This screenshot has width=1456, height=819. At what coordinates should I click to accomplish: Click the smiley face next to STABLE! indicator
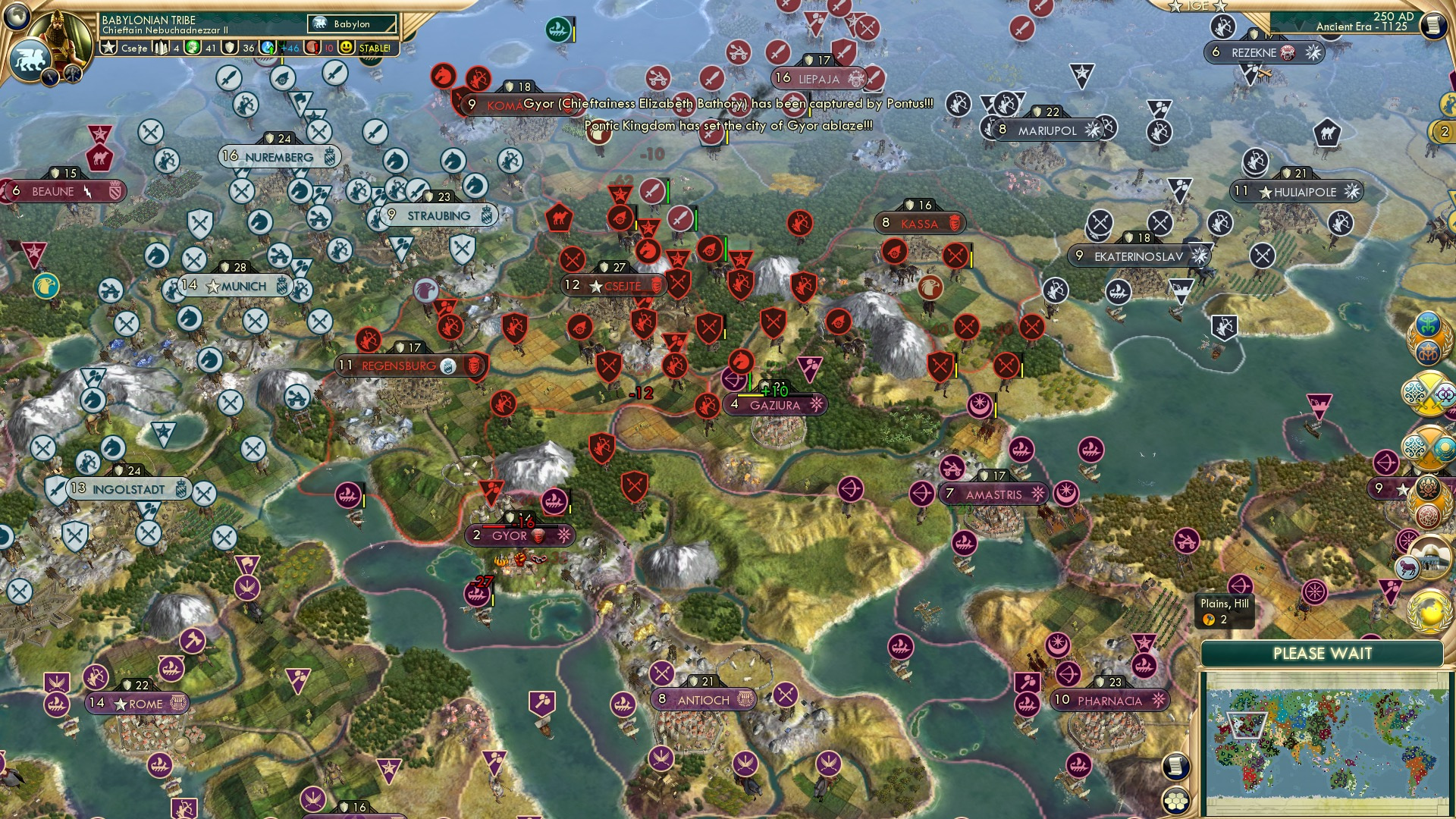click(347, 47)
